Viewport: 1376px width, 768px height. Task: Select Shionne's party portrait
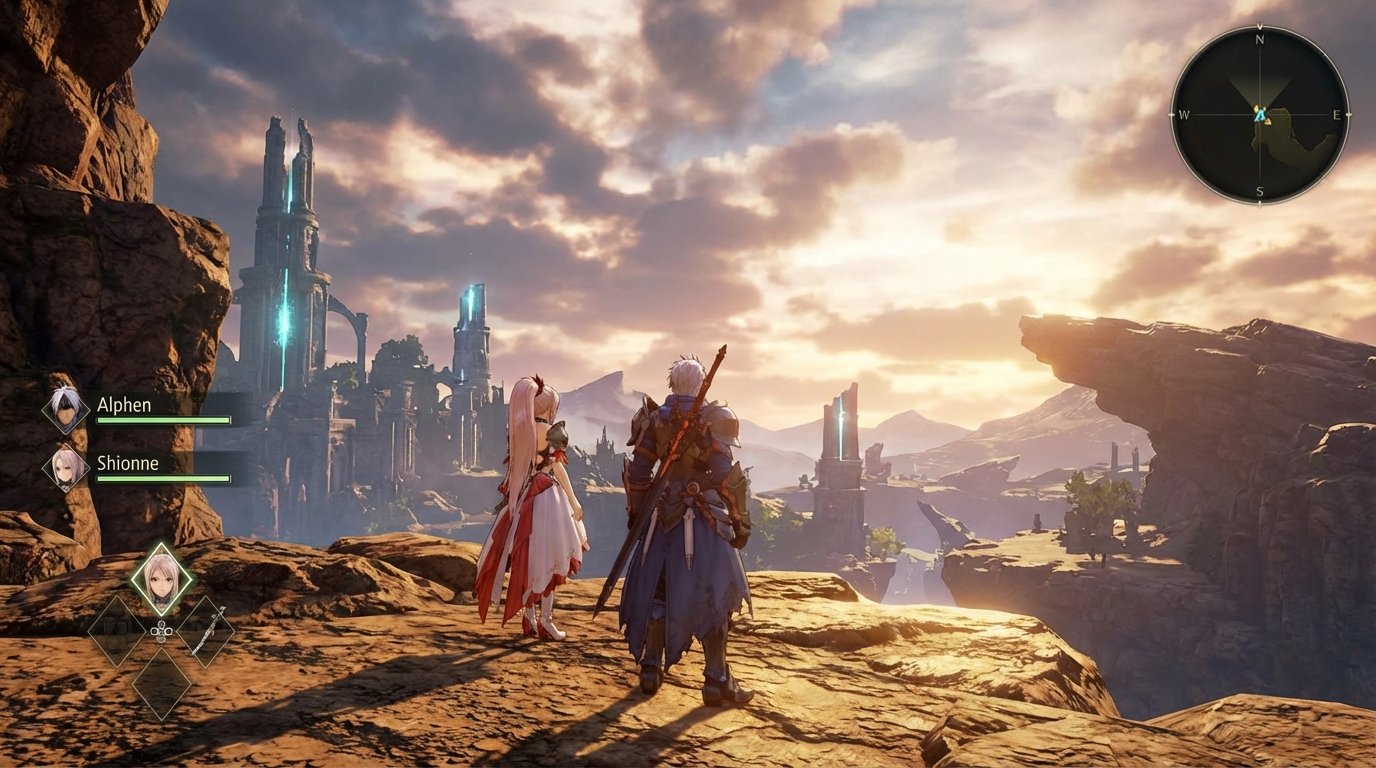point(66,467)
